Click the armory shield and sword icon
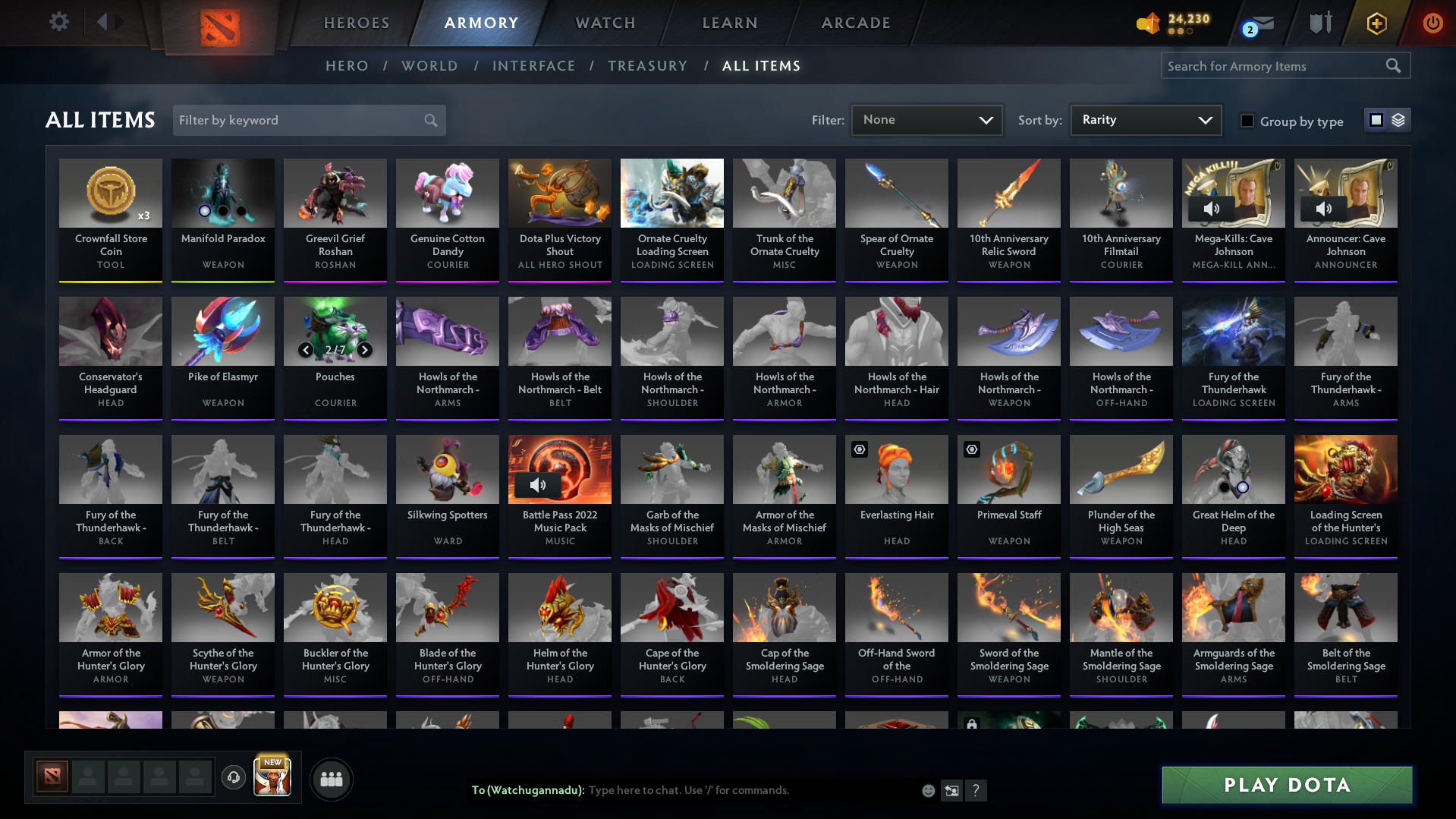This screenshot has height=819, width=1456. [x=1319, y=23]
